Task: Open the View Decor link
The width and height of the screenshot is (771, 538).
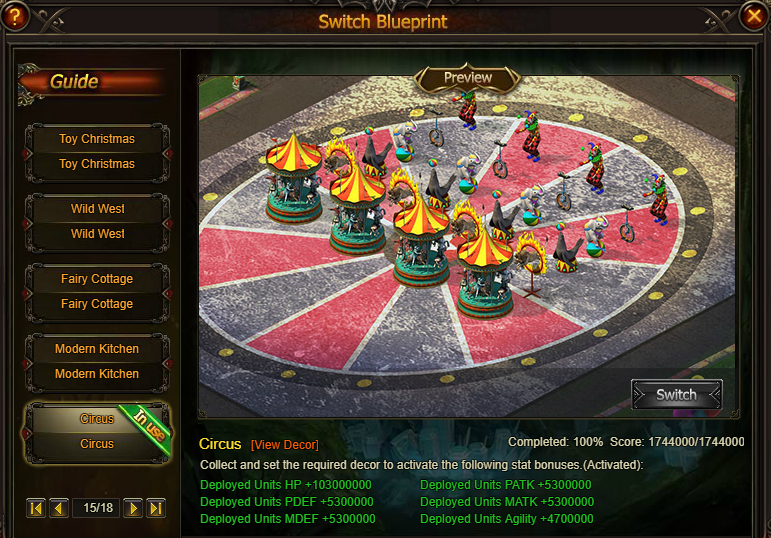Action: (285, 445)
